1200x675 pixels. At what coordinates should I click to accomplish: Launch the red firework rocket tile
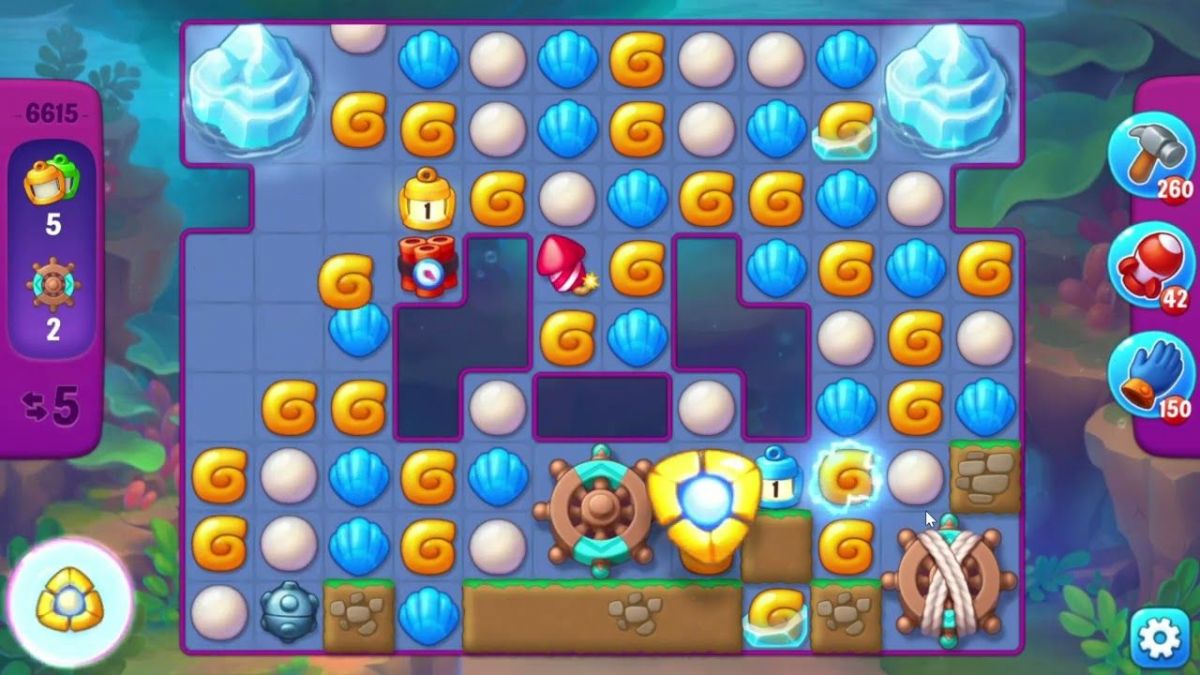[x=565, y=265]
